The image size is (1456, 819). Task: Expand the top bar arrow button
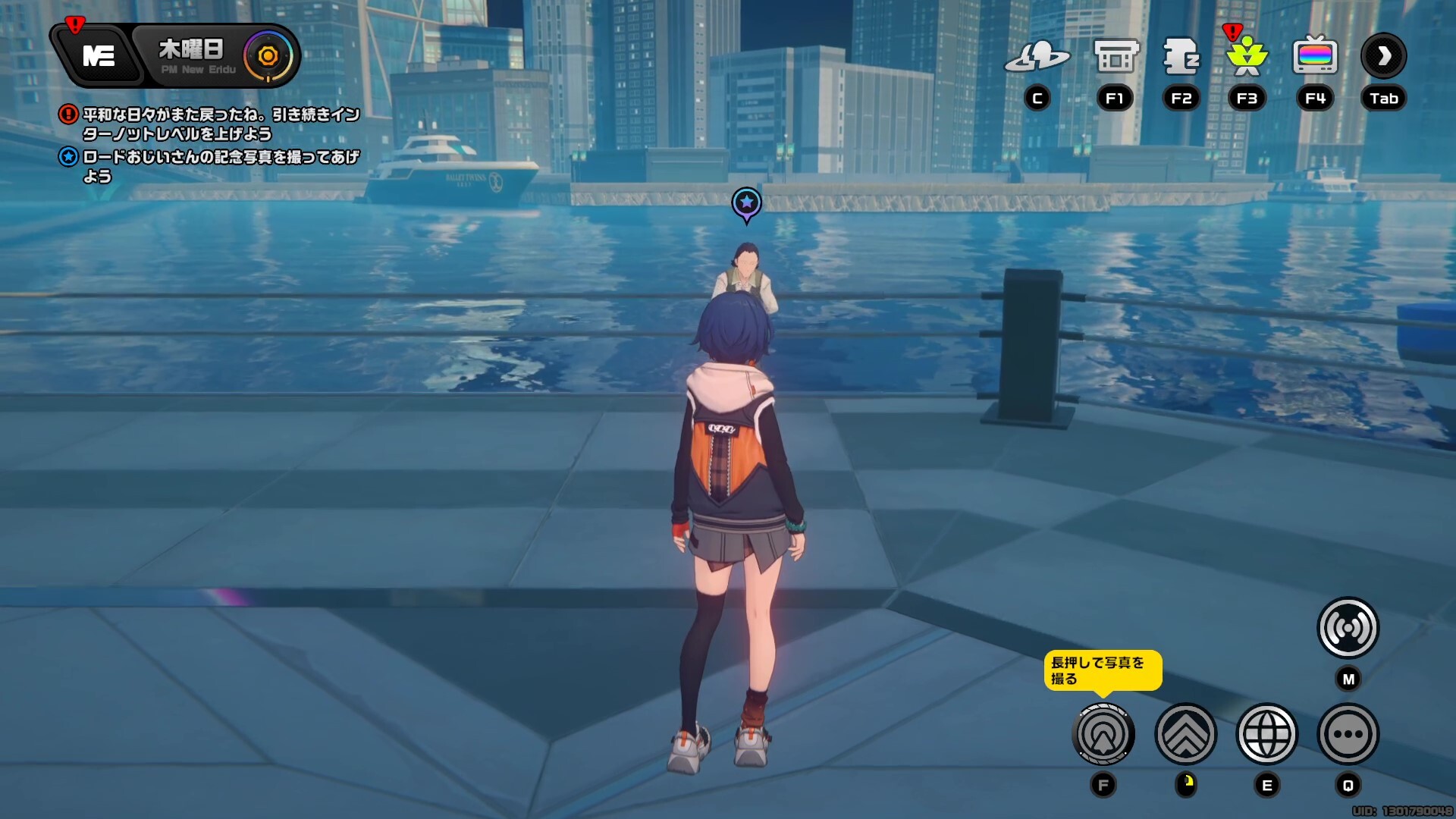click(1384, 55)
